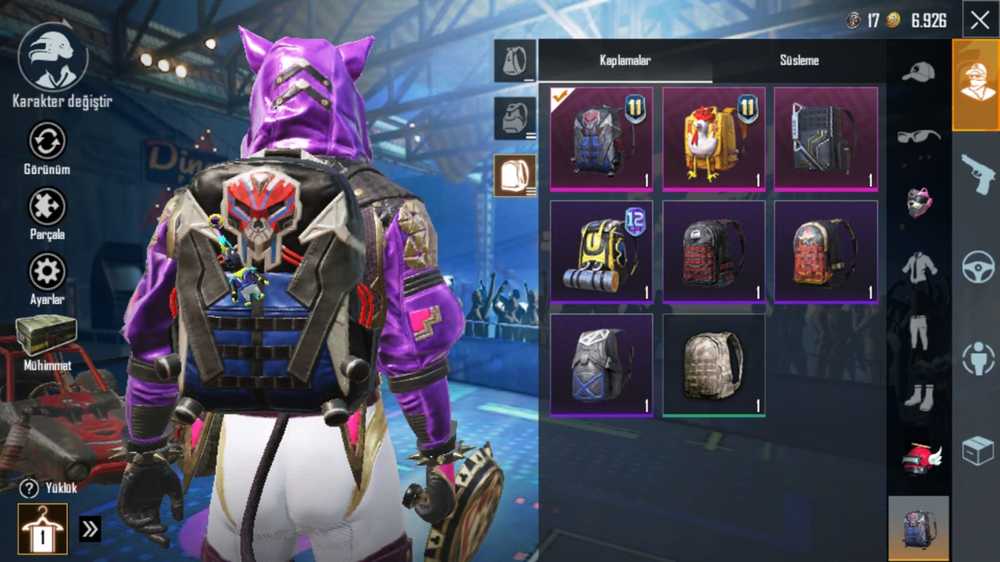Switch to the Süsleme tab
The width and height of the screenshot is (1000, 562).
pos(799,61)
